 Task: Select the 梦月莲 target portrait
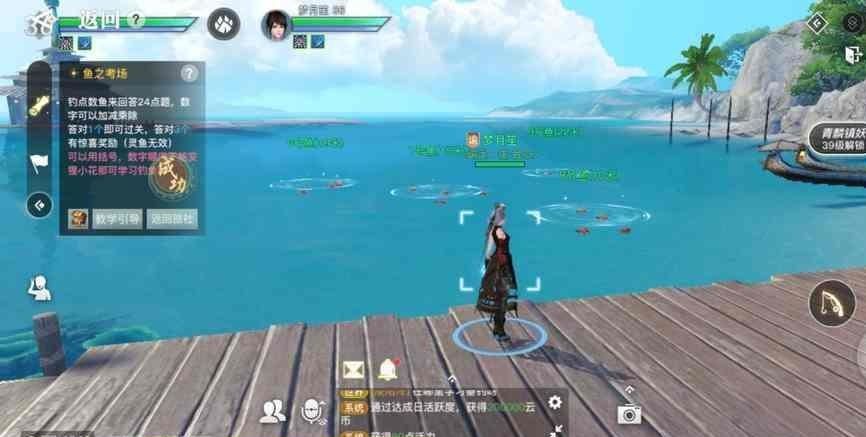(277, 26)
